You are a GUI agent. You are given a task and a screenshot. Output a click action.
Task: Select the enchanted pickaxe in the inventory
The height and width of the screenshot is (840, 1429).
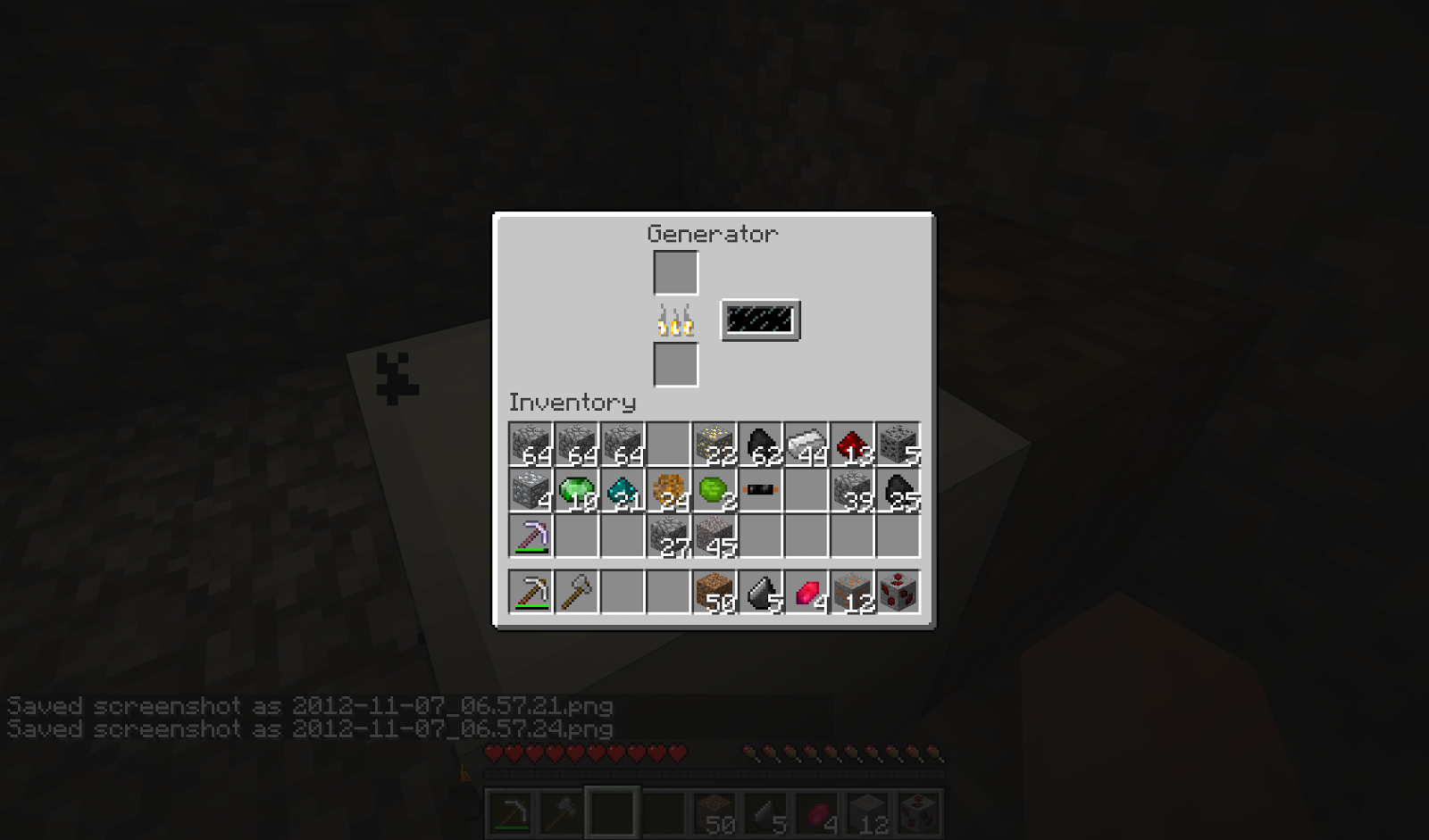[531, 536]
